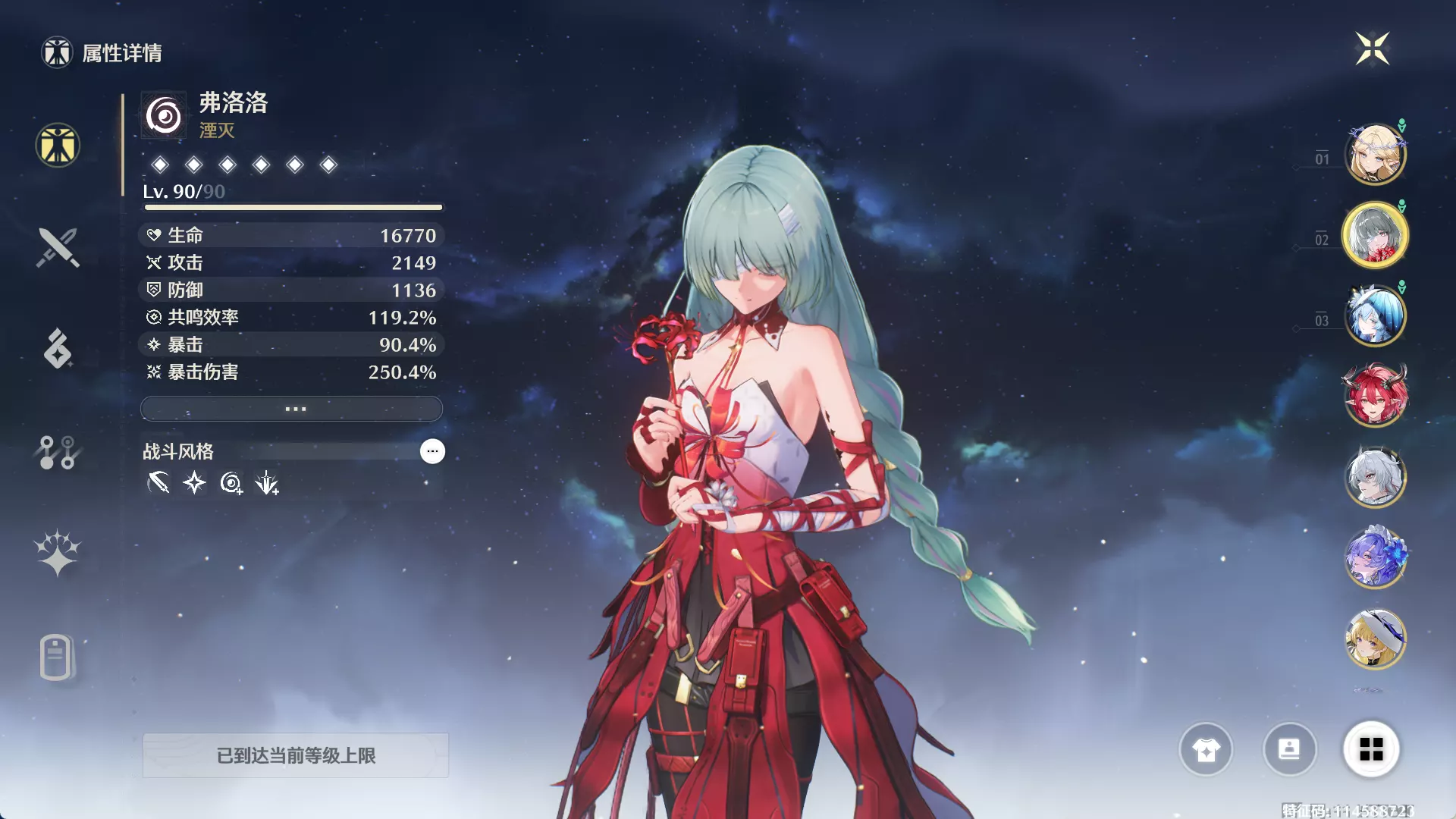Open the outfit wardrobe shirt button
Viewport: 1456px width, 819px height.
(1206, 750)
